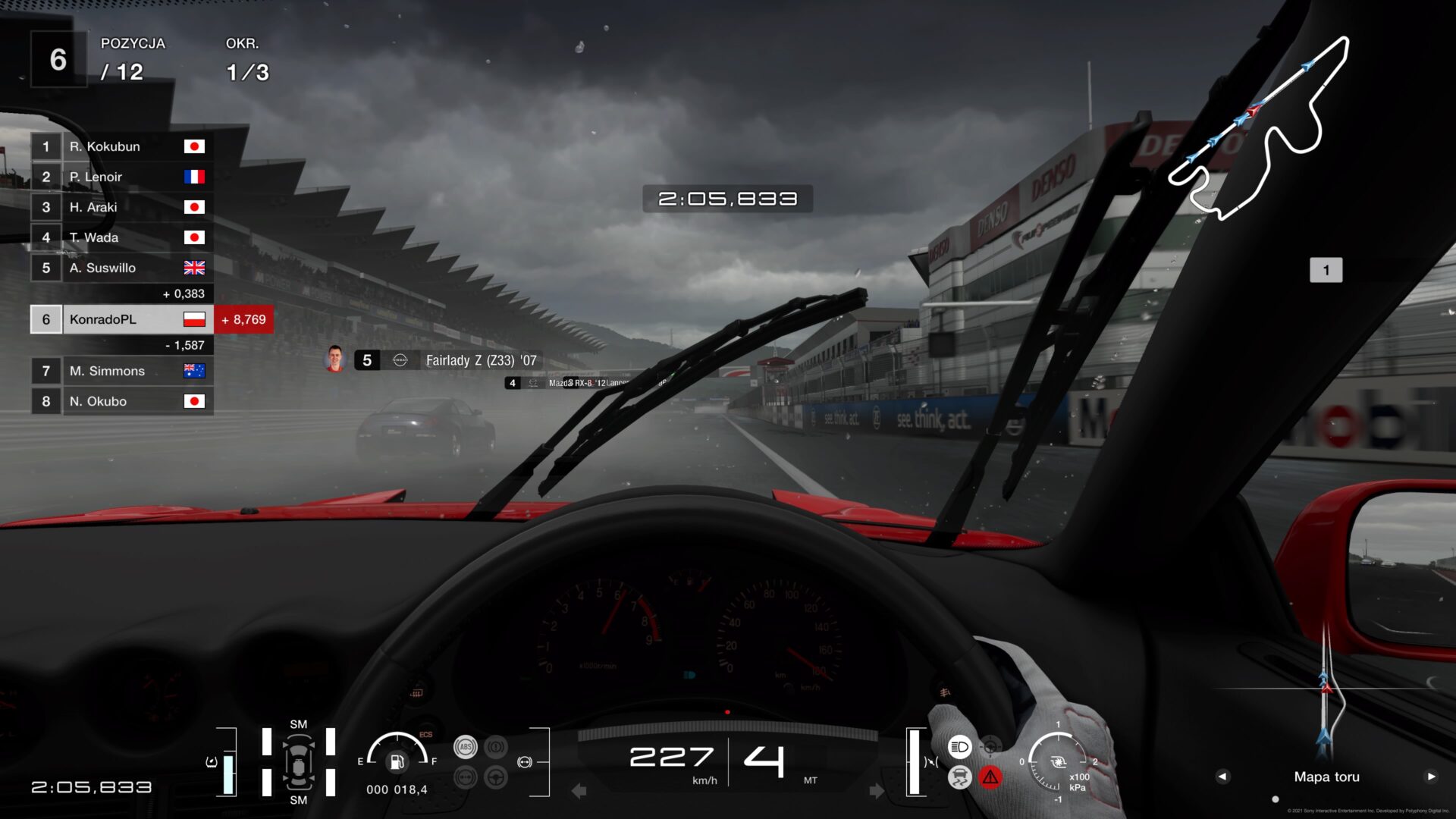The height and width of the screenshot is (819, 1456).
Task: Click the ABS indicator icon
Action: [465, 747]
